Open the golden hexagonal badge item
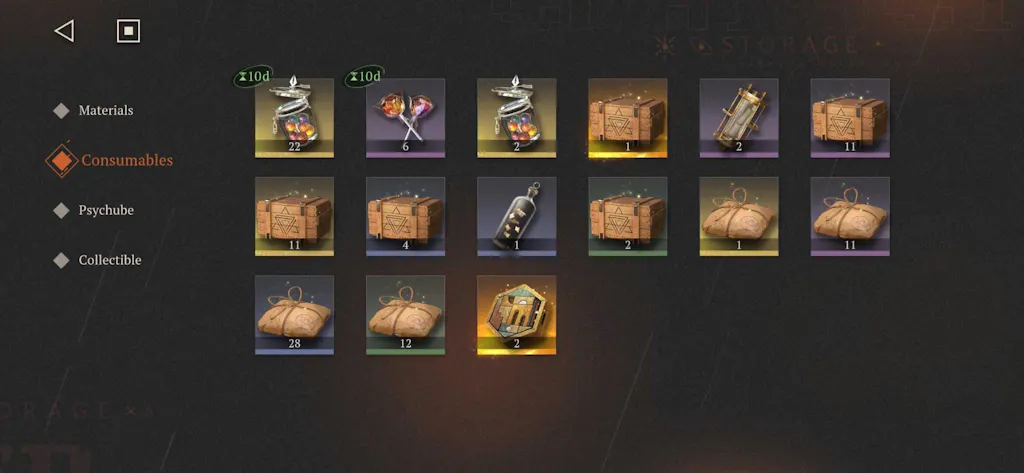Screen dimensions: 1024x473 point(516,315)
